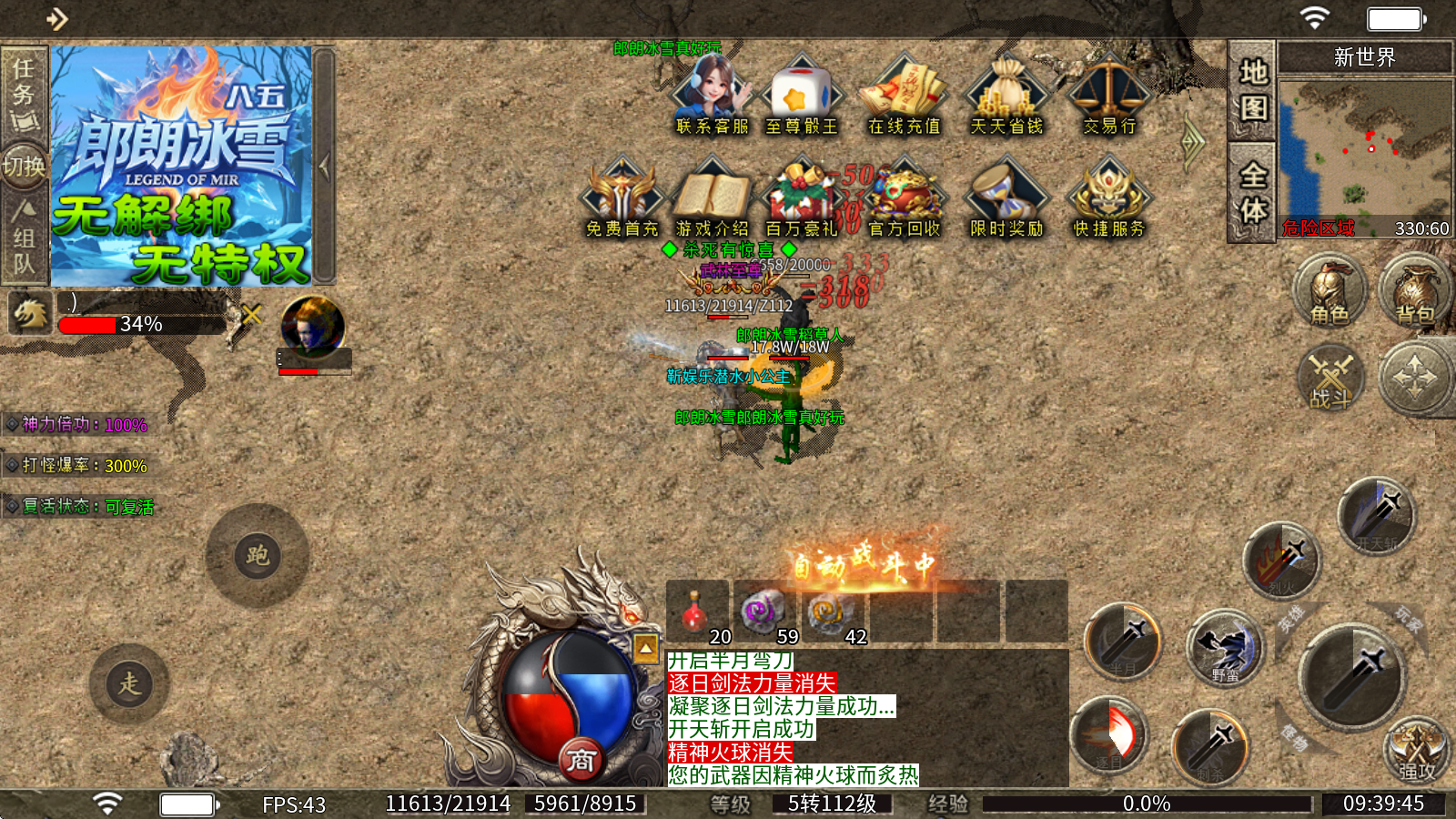Toggle the 战斗 combat mode button

(1330, 378)
